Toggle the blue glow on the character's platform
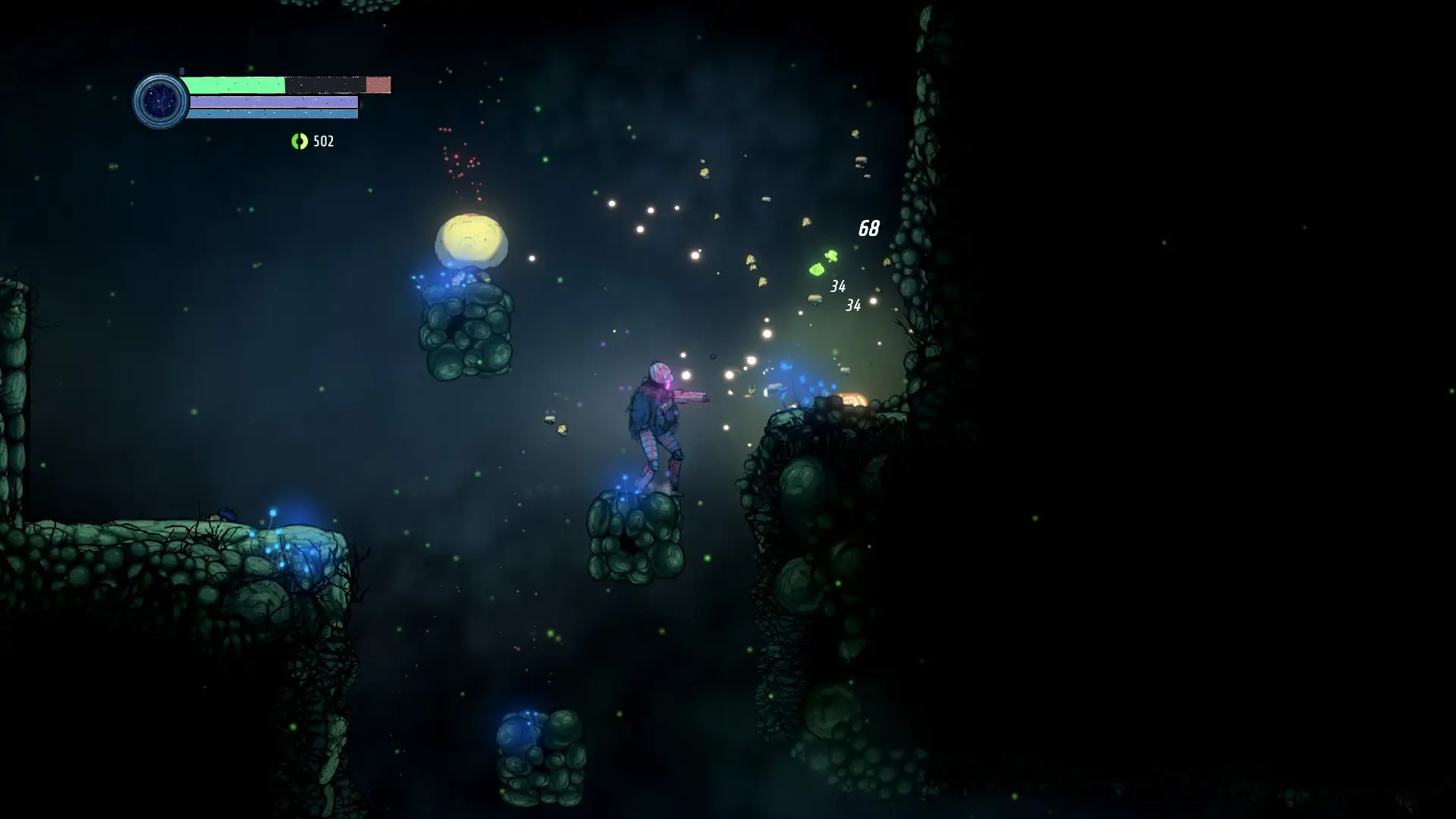Screen dimensions: 1456x819 click(625, 487)
